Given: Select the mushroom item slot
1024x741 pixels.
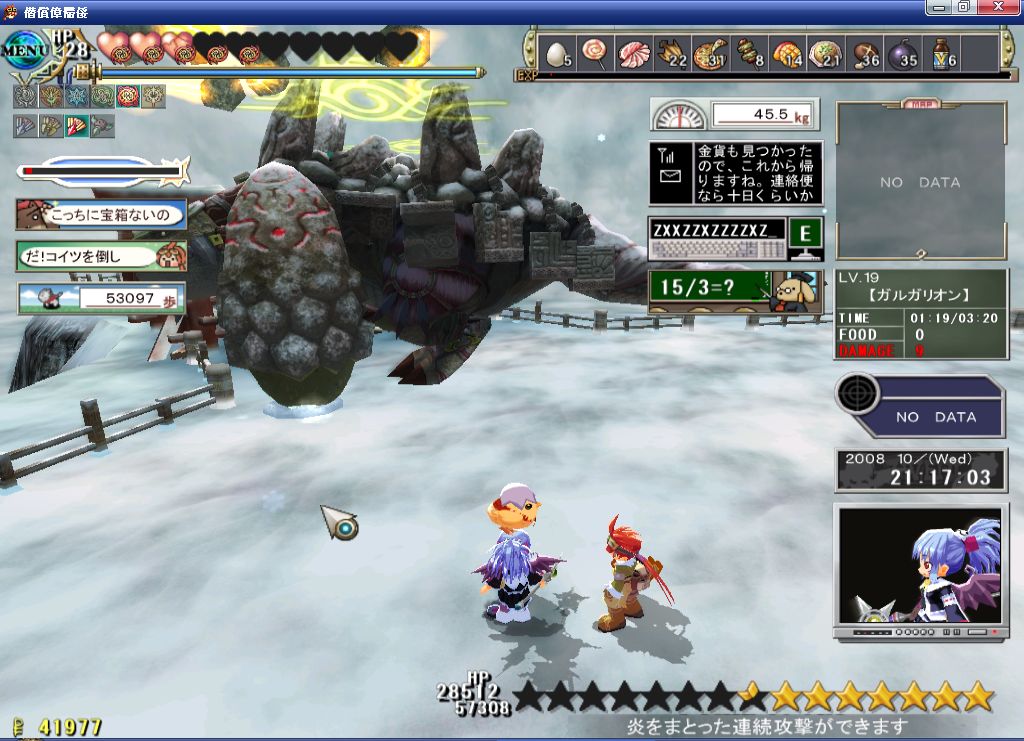Looking at the screenshot, I should tap(864, 54).
